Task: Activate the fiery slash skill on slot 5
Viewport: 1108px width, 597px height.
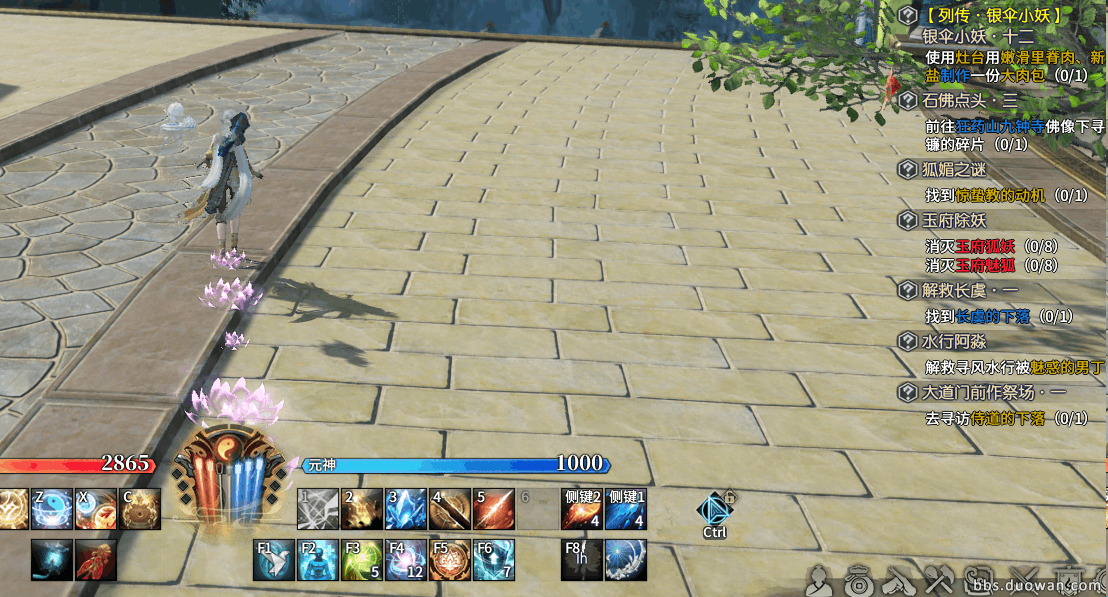Action: pos(494,509)
